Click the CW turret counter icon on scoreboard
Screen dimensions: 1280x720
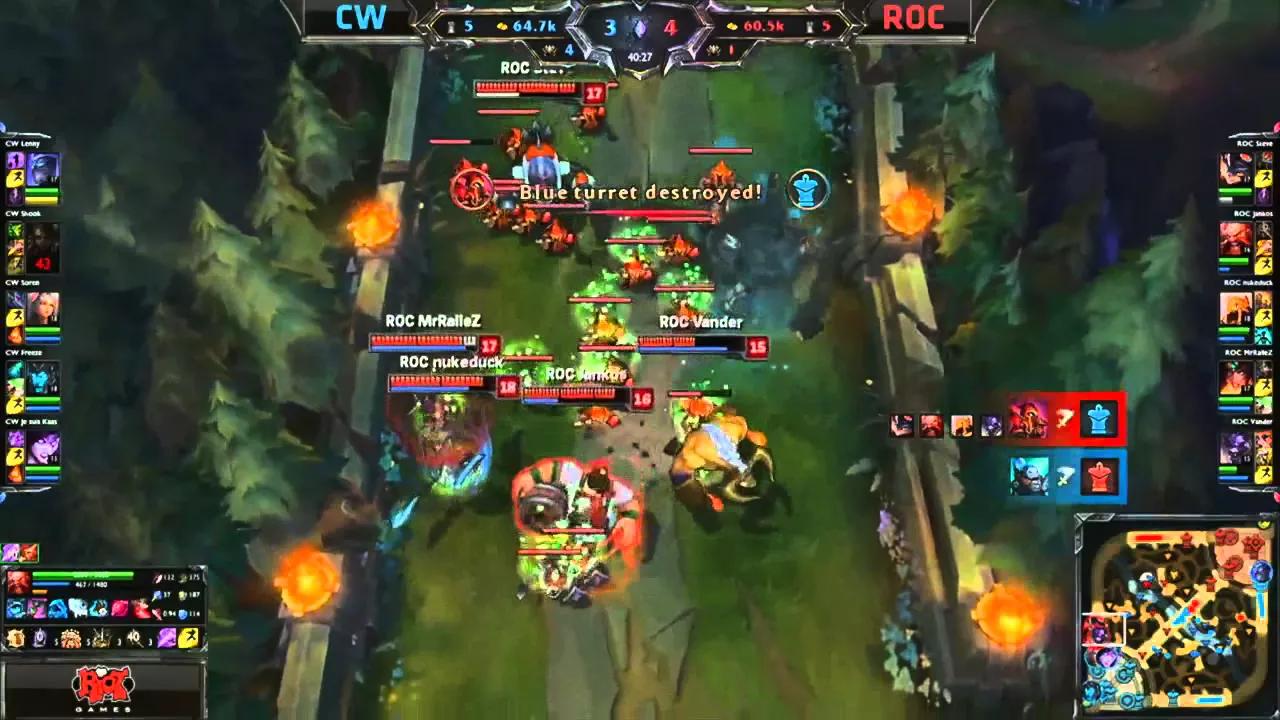coord(452,26)
